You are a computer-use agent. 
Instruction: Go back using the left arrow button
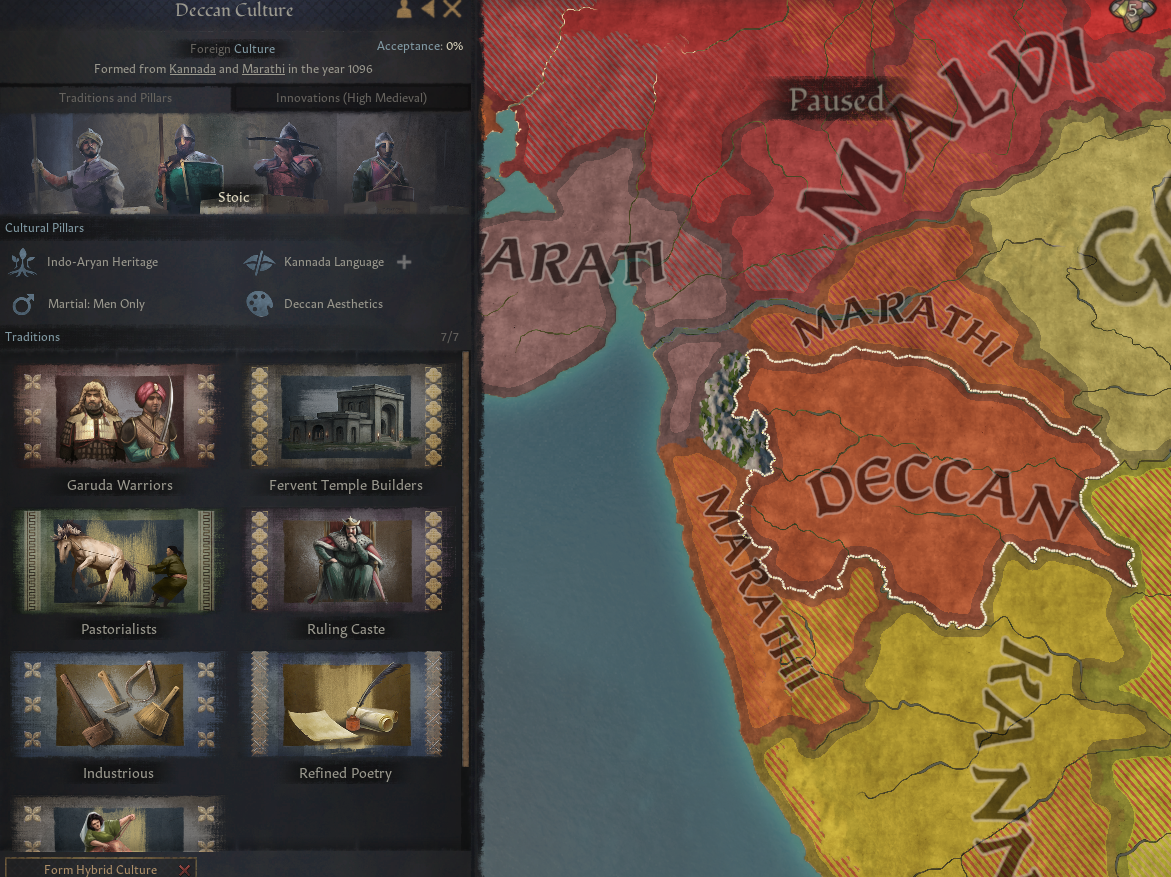(428, 10)
